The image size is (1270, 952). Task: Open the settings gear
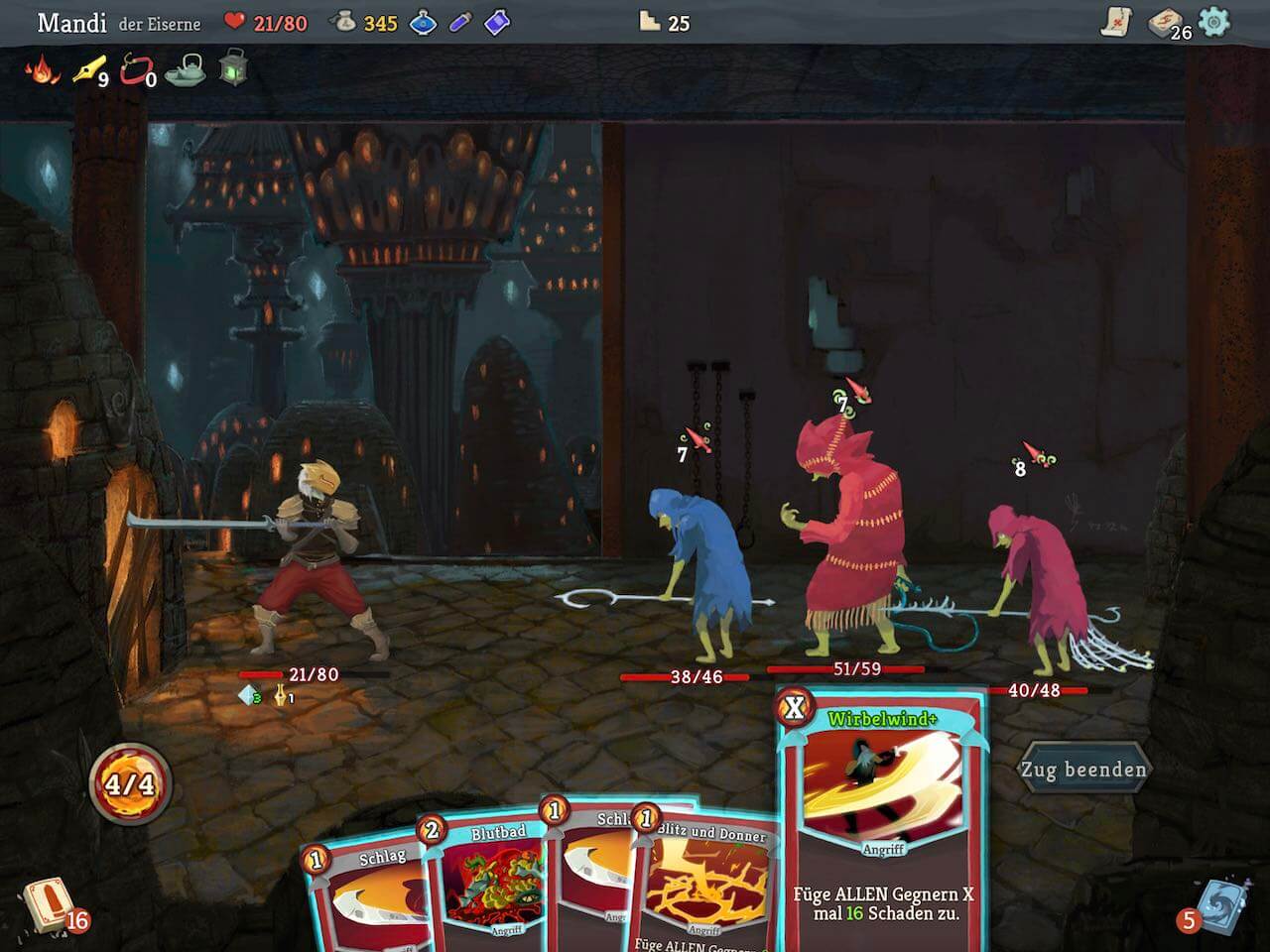[x=1213, y=22]
